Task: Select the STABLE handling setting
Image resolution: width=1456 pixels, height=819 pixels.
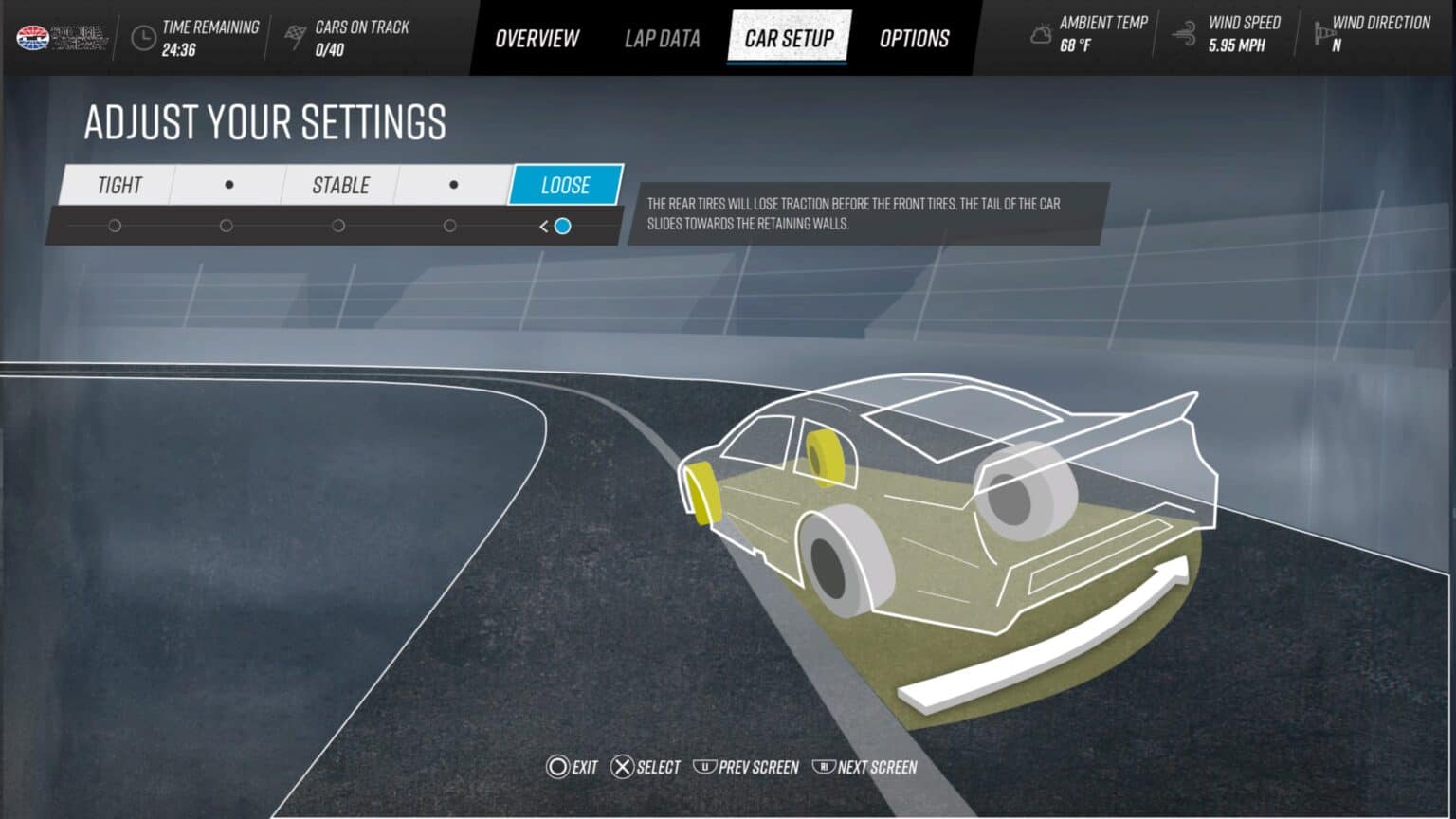Action: pyautogui.click(x=338, y=185)
